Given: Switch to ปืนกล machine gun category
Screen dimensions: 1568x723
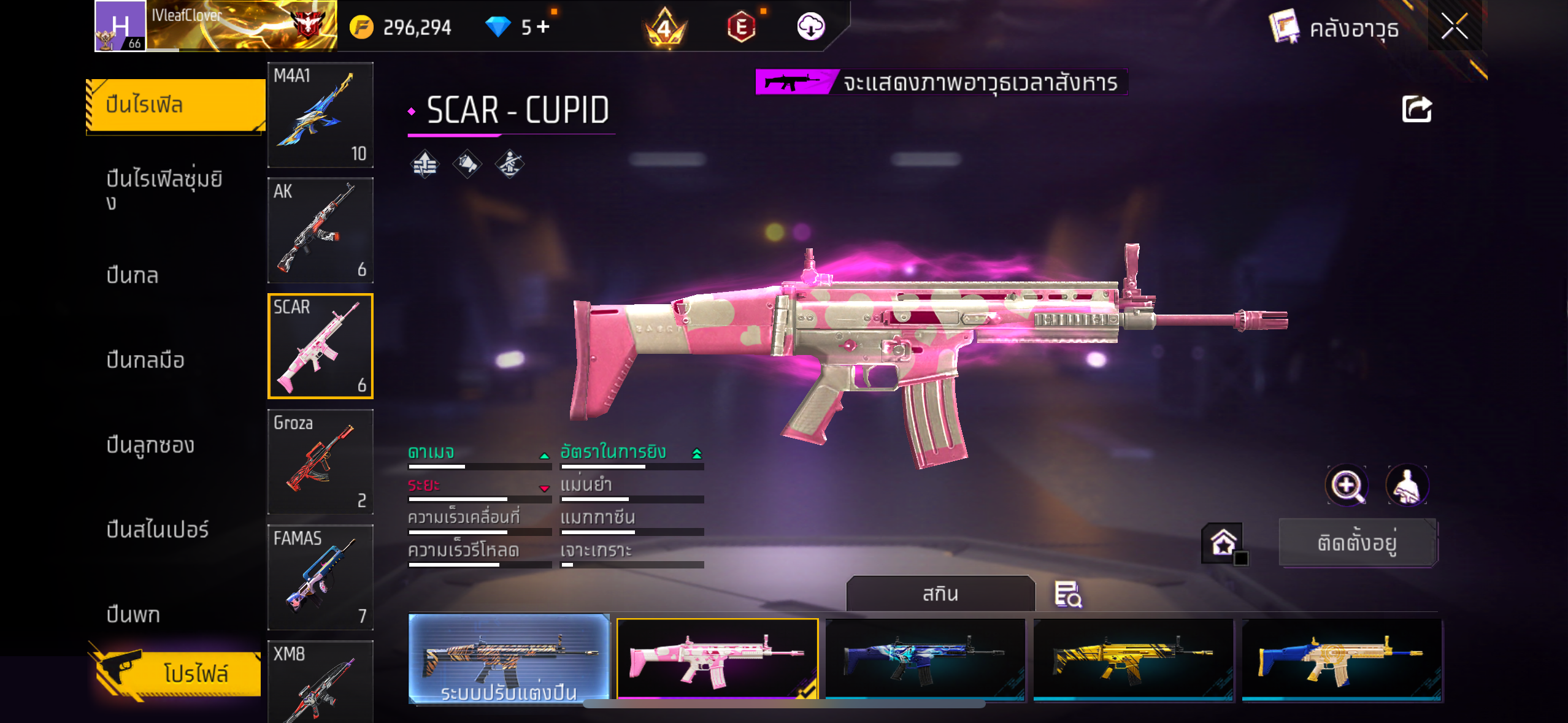Looking at the screenshot, I should click(x=133, y=275).
